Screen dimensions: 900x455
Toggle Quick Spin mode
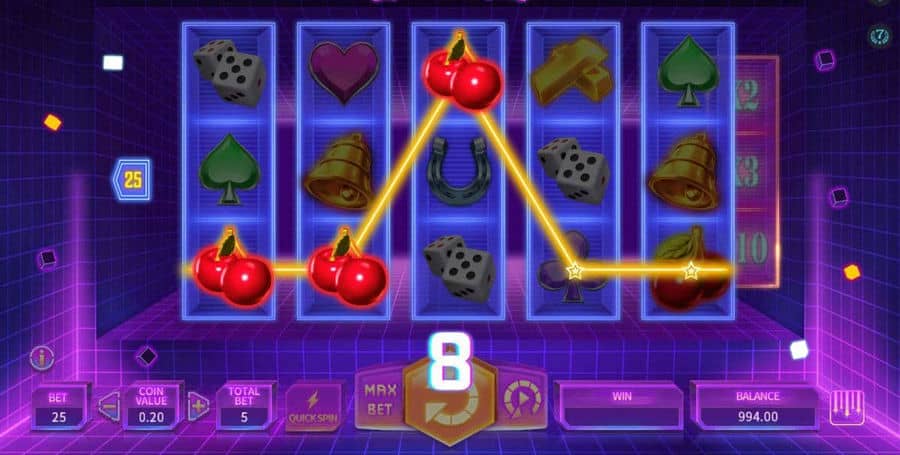tap(313, 405)
